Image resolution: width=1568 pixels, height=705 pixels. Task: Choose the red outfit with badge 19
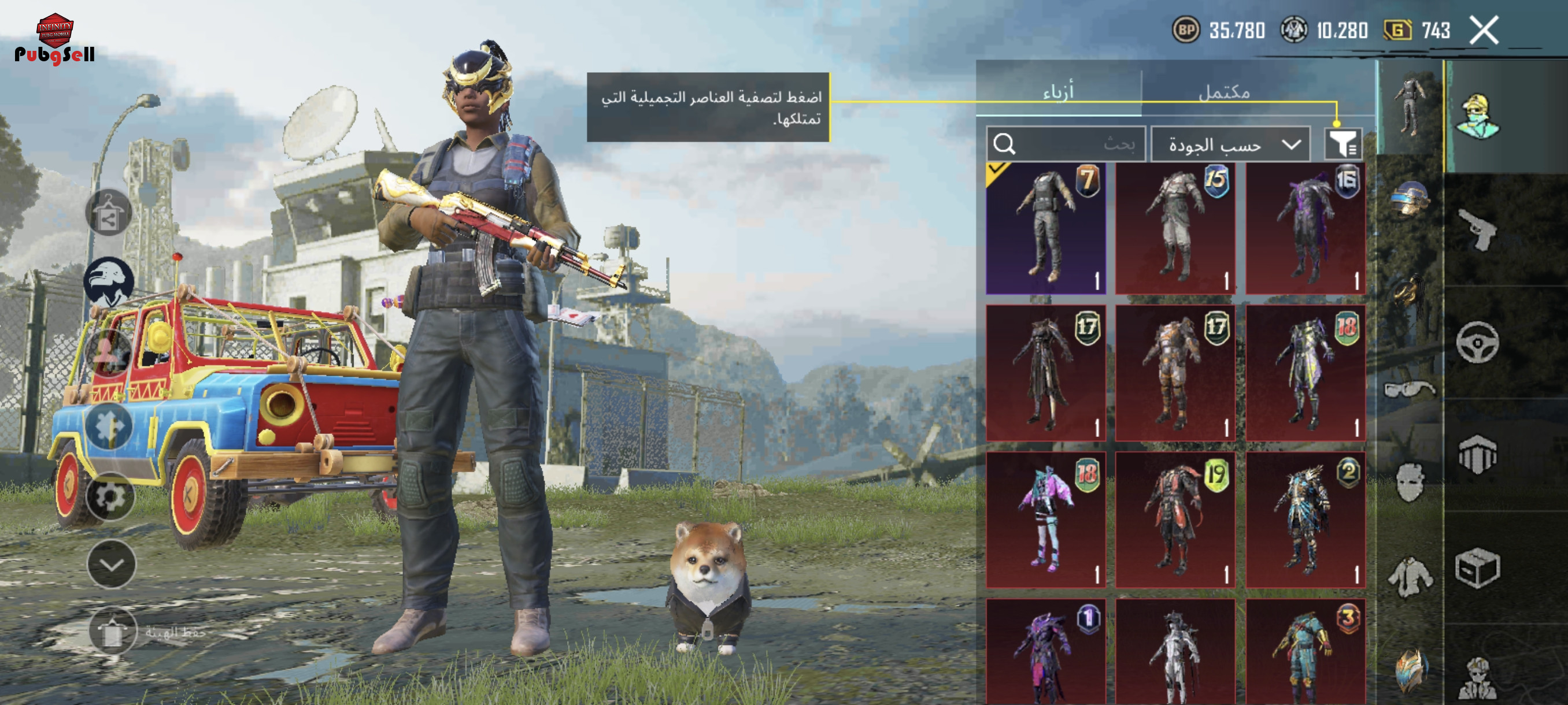pos(1175,520)
